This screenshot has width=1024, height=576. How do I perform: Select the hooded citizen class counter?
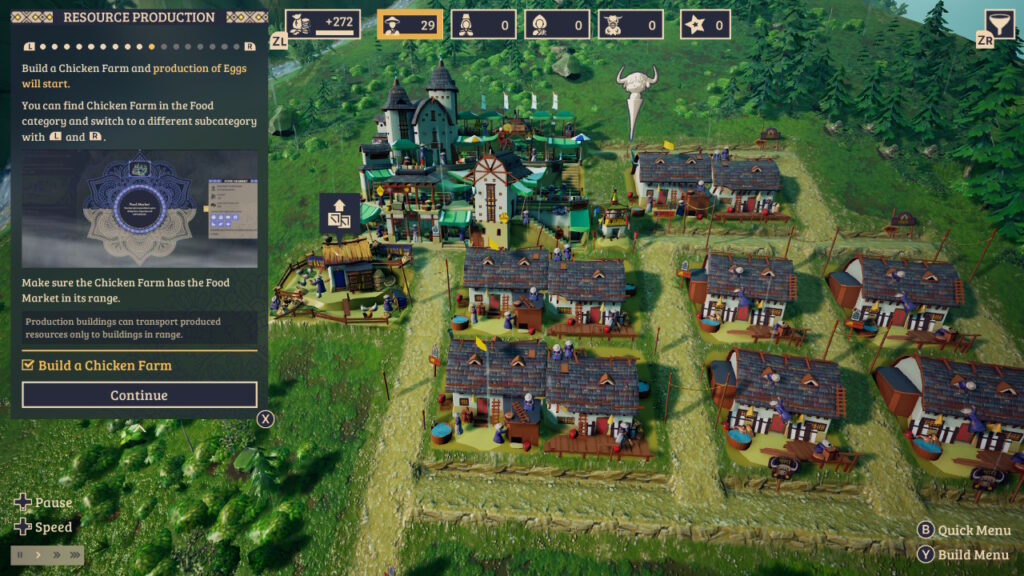[x=557, y=24]
